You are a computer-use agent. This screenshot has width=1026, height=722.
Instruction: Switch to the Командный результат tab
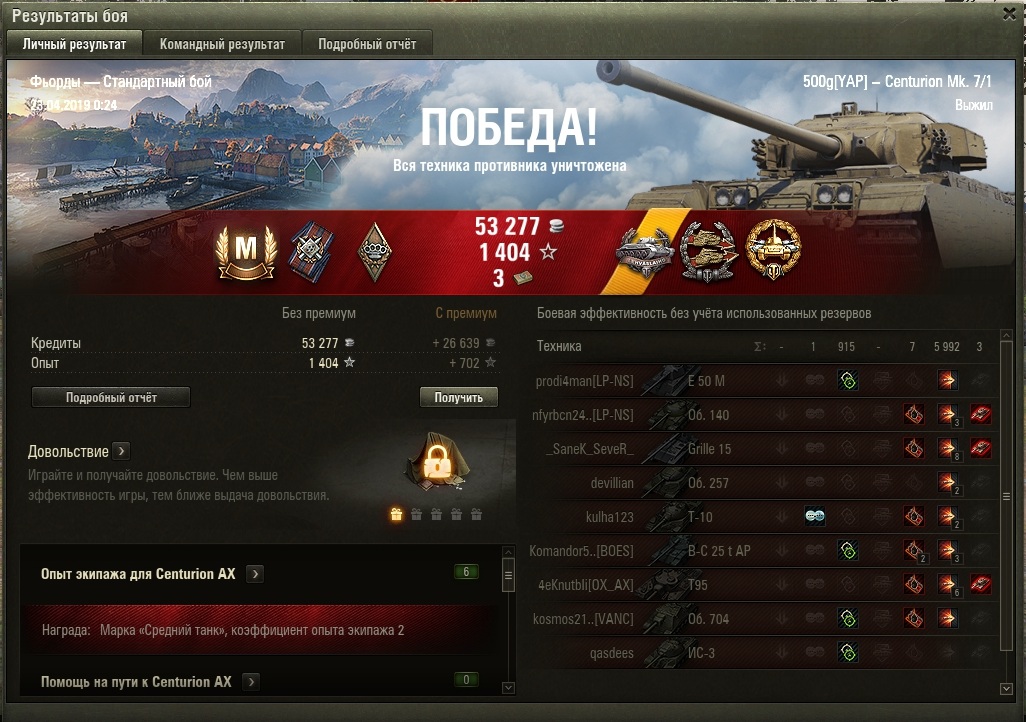[223, 44]
